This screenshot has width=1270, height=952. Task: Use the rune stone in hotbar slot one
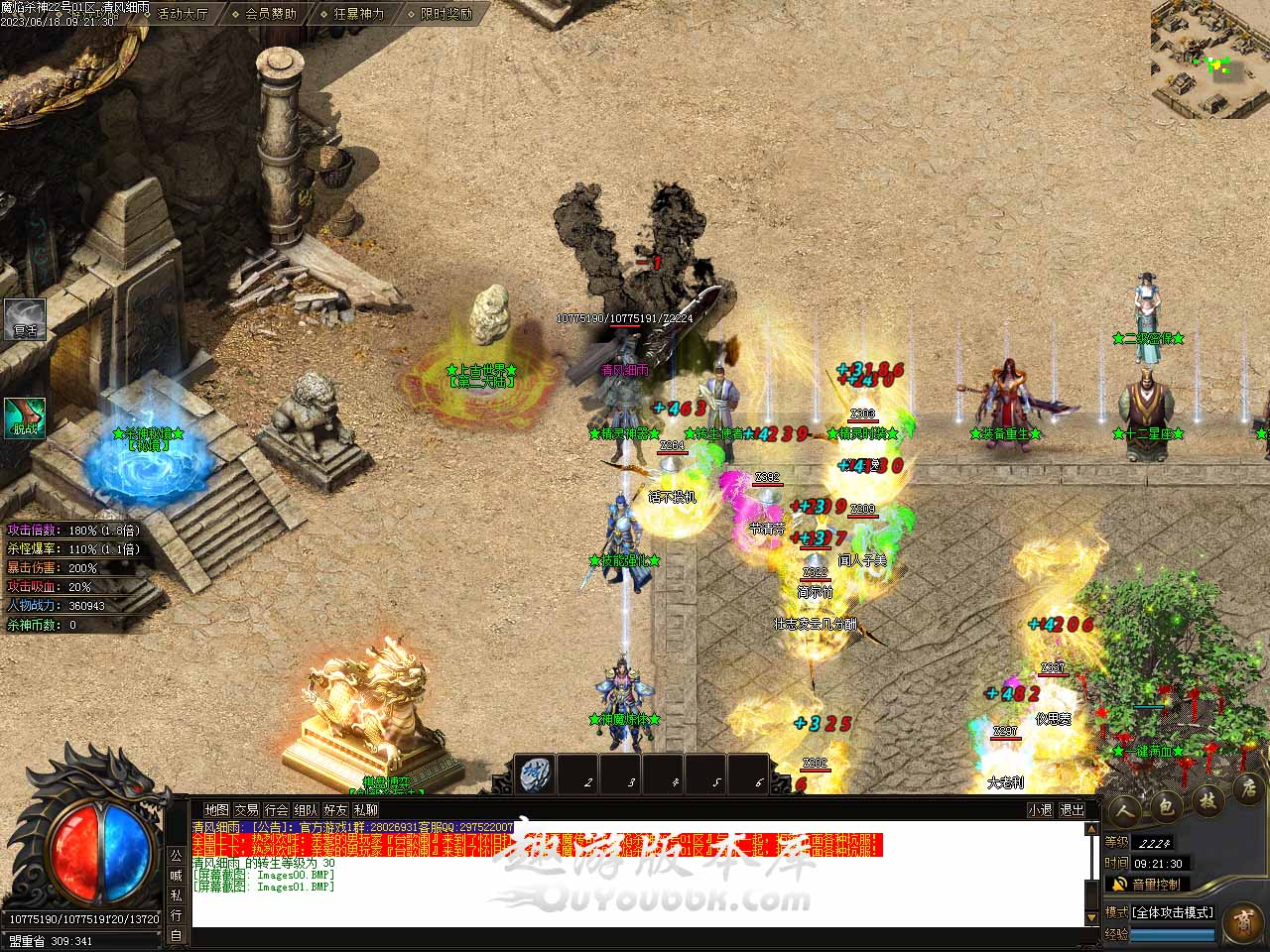[536, 774]
